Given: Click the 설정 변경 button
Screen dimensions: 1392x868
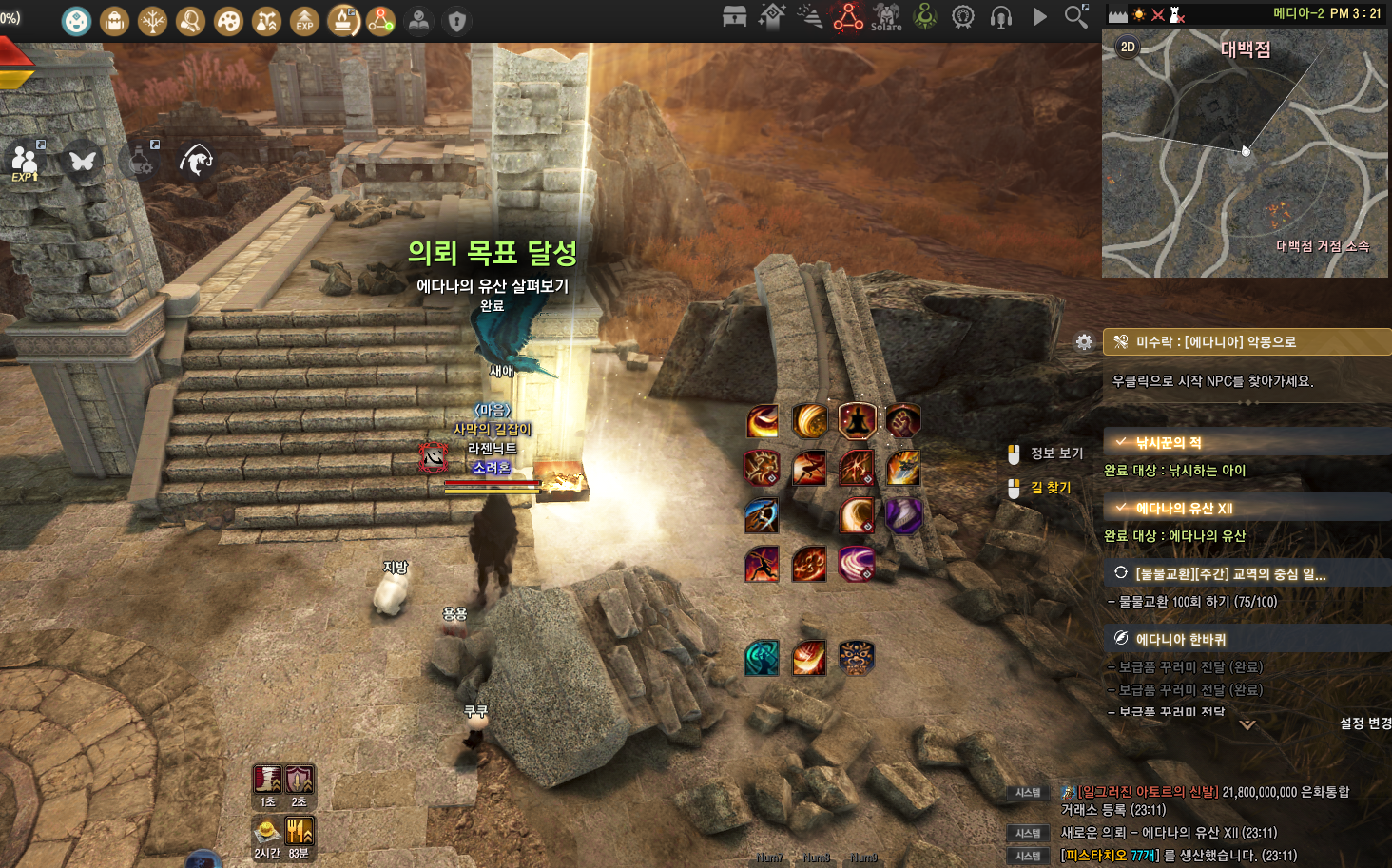Looking at the screenshot, I should (x=1364, y=723).
